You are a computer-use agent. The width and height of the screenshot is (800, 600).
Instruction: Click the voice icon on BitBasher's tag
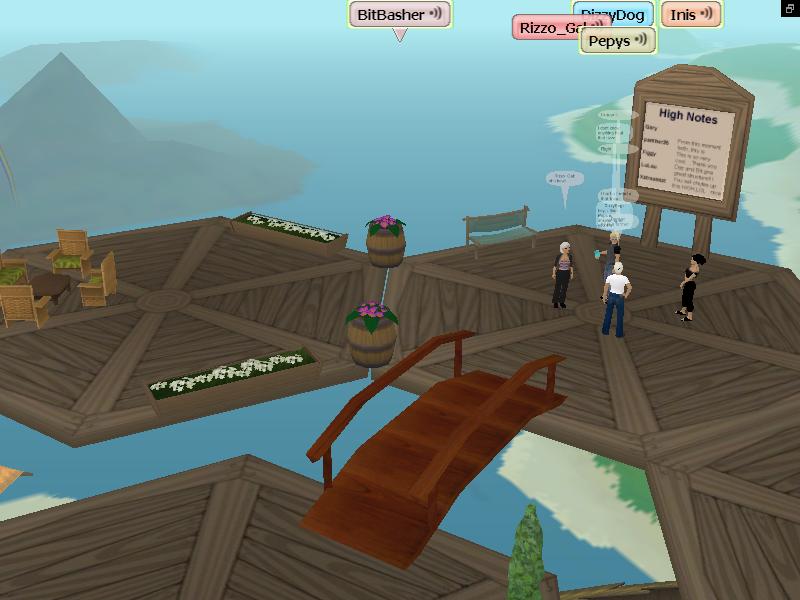[x=437, y=15]
